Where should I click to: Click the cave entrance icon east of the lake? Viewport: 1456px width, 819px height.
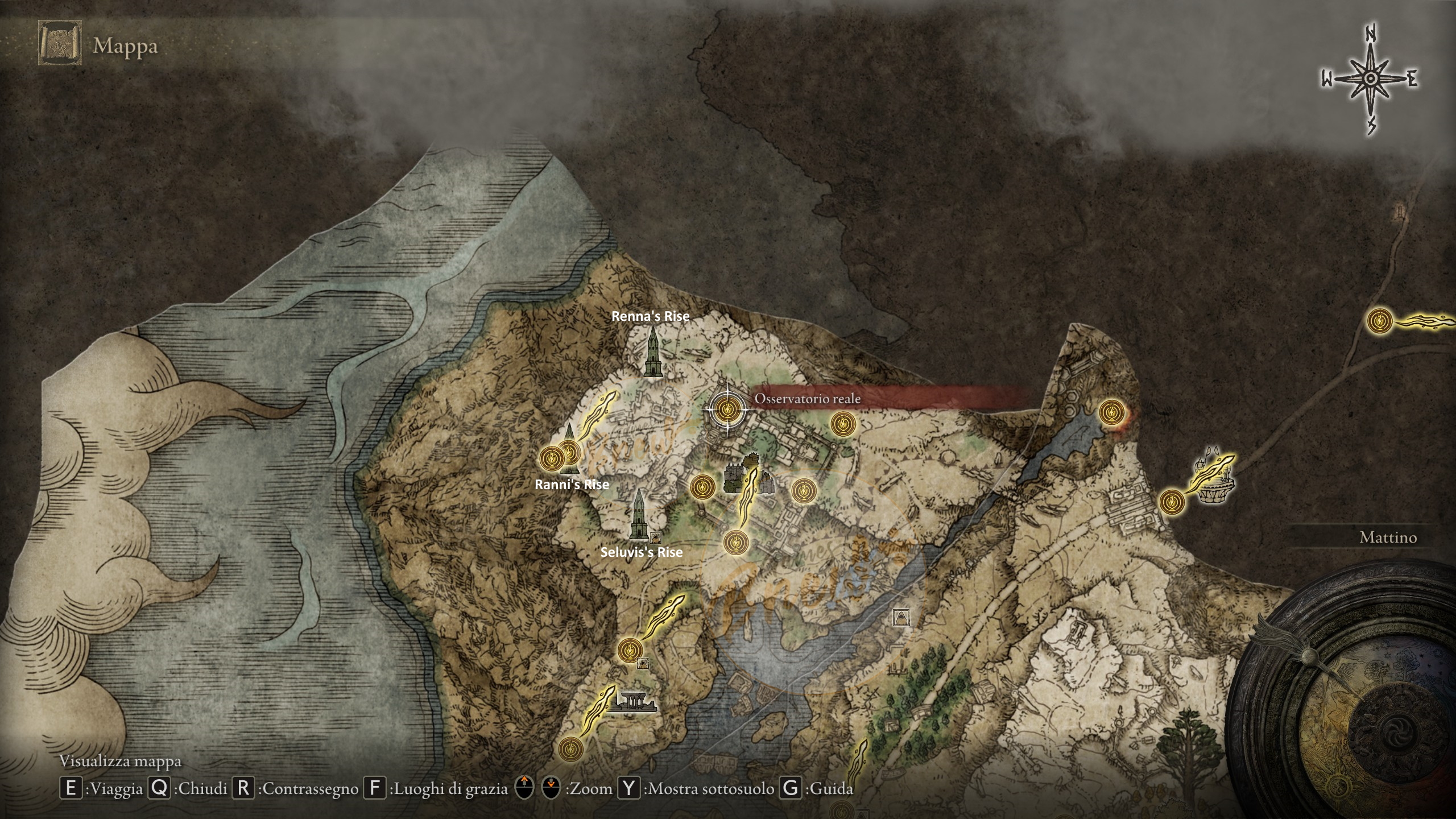[900, 617]
